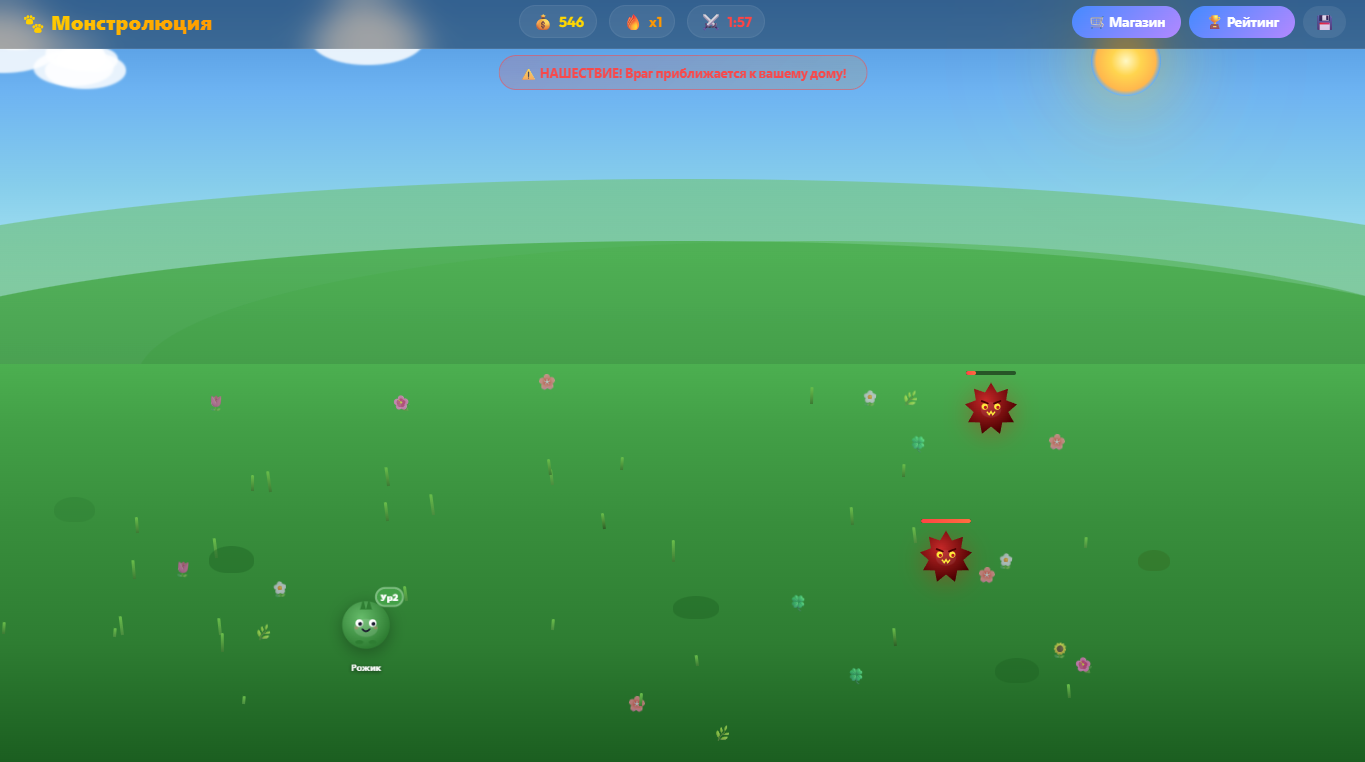
Task: Click the top enemy's depleted health bar
Action: click(991, 372)
